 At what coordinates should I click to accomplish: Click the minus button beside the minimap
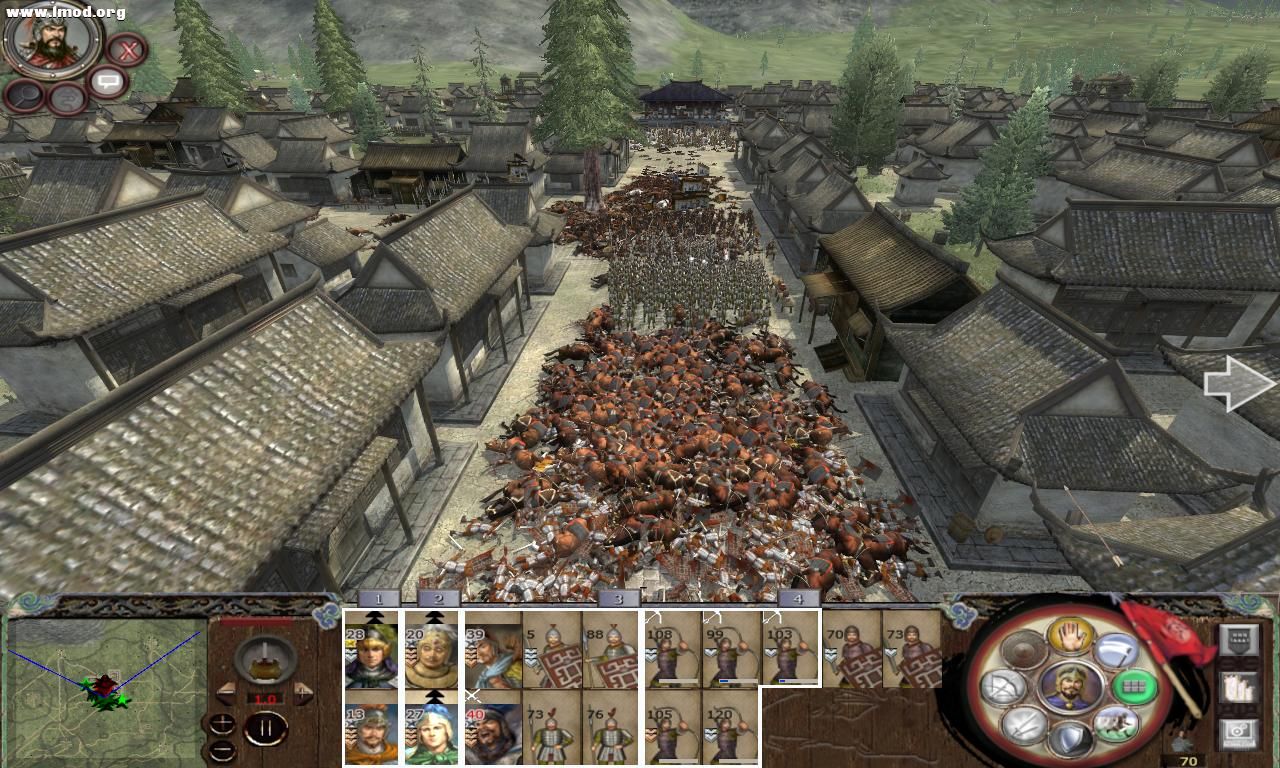point(222,751)
